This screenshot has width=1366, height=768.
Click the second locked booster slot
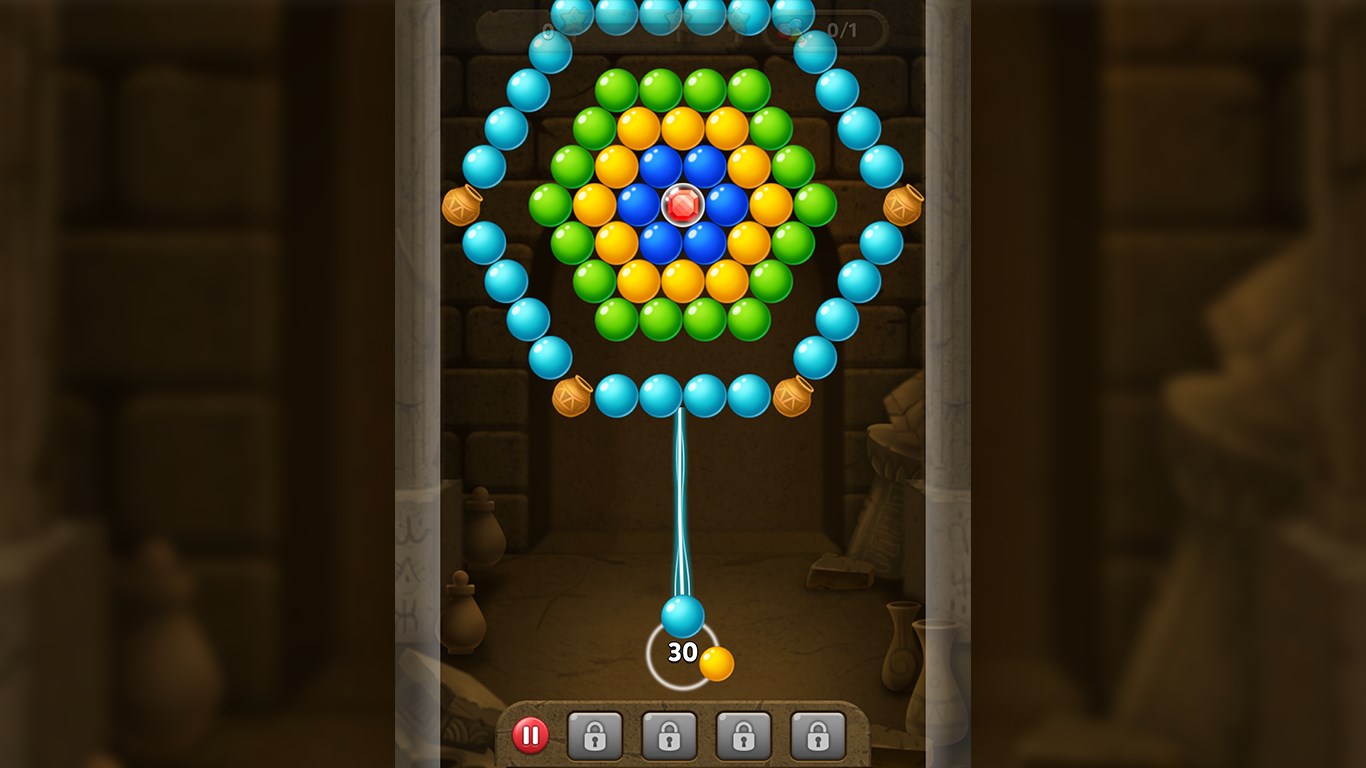(x=669, y=733)
